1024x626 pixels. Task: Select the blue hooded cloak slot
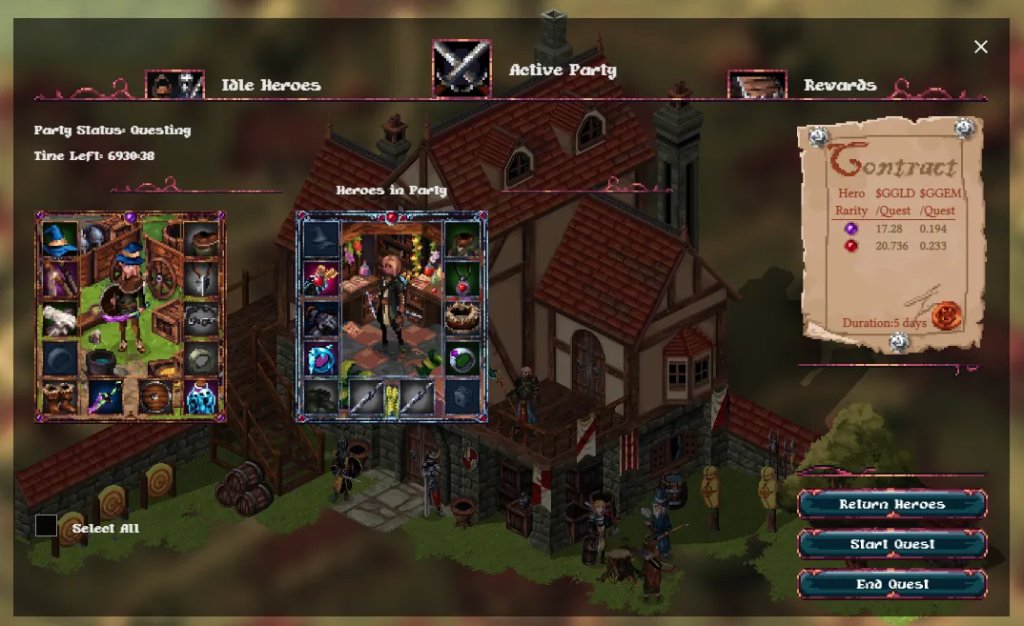click(x=321, y=358)
